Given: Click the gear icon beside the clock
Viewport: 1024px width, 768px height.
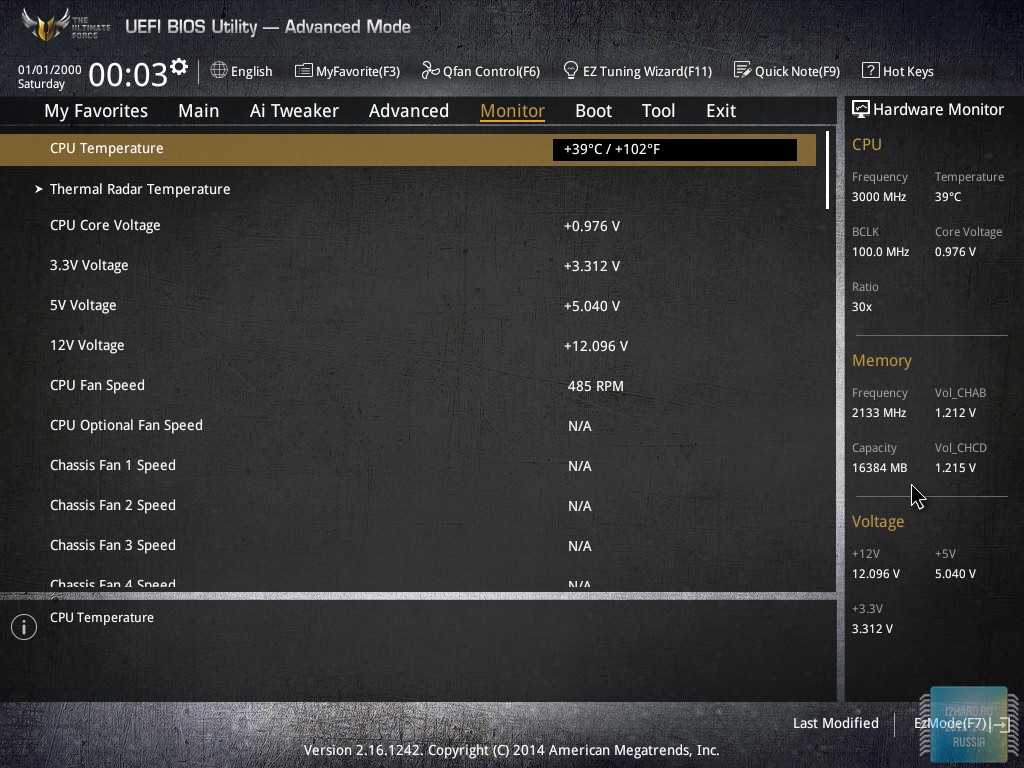Looking at the screenshot, I should click(x=179, y=67).
